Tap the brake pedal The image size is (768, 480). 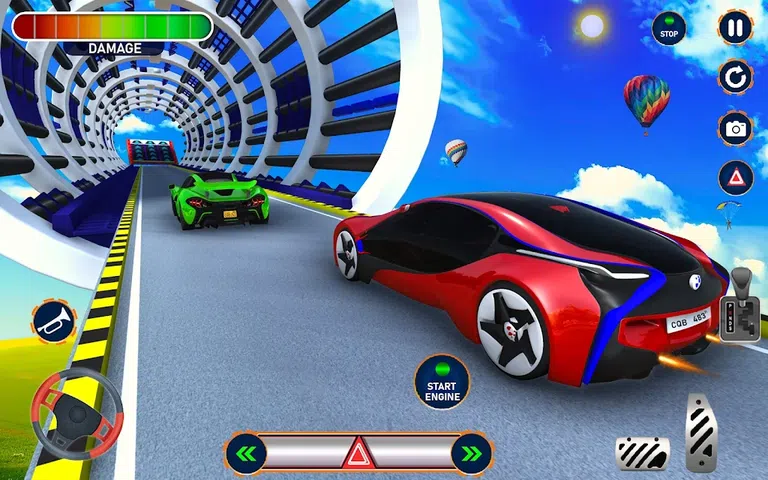click(641, 453)
